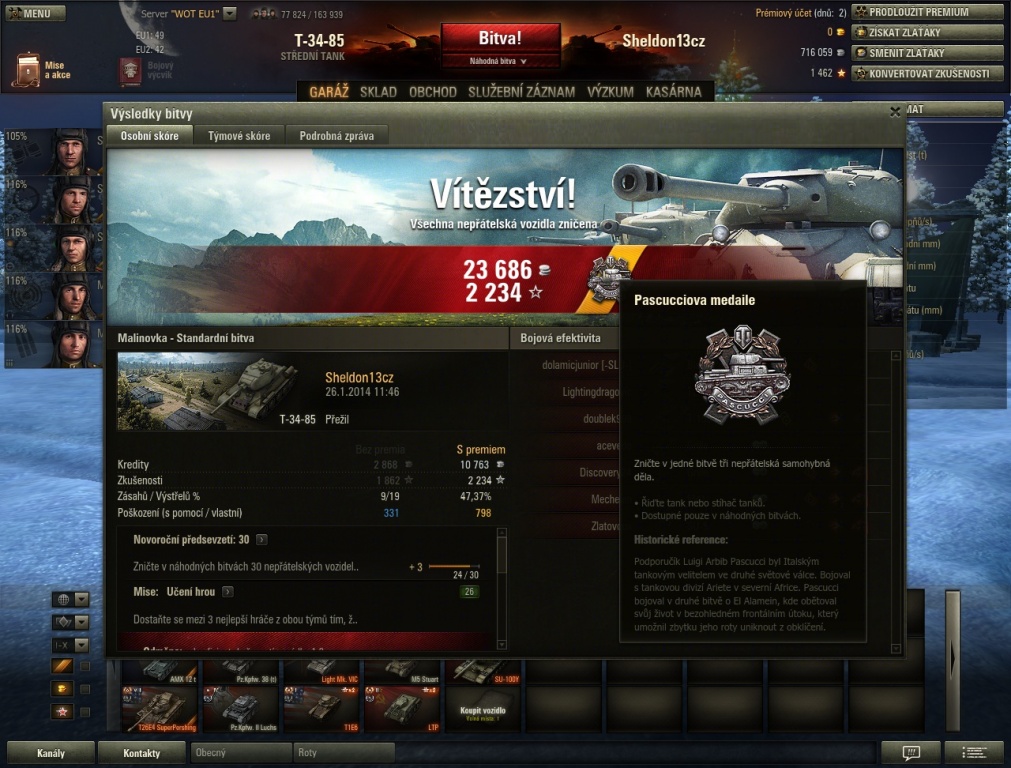The image size is (1011, 768).
Task: Select the T26E4 SuperPershing tank in carousel
Action: click(160, 708)
